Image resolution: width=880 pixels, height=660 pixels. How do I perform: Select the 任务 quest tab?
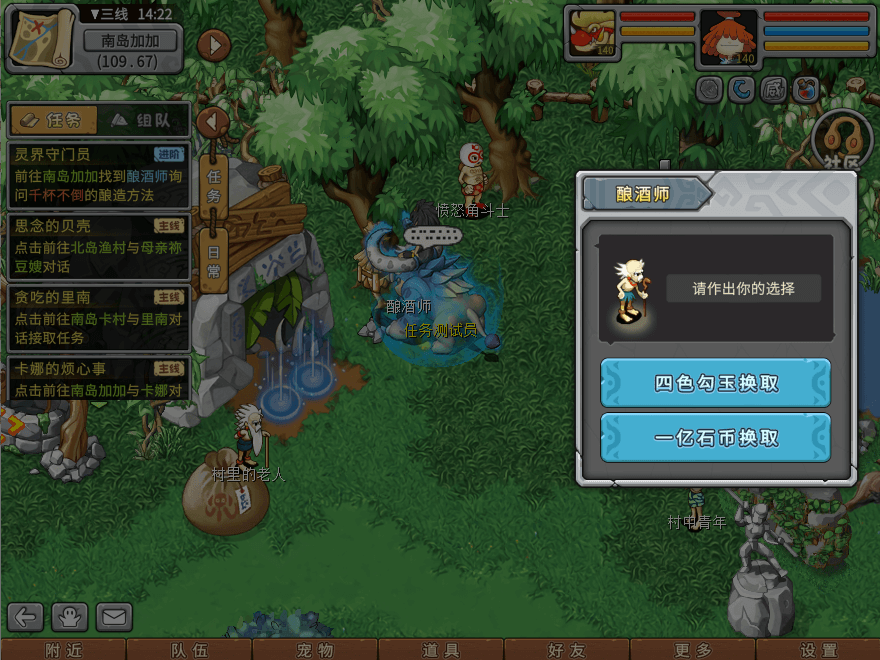pyautogui.click(x=55, y=120)
